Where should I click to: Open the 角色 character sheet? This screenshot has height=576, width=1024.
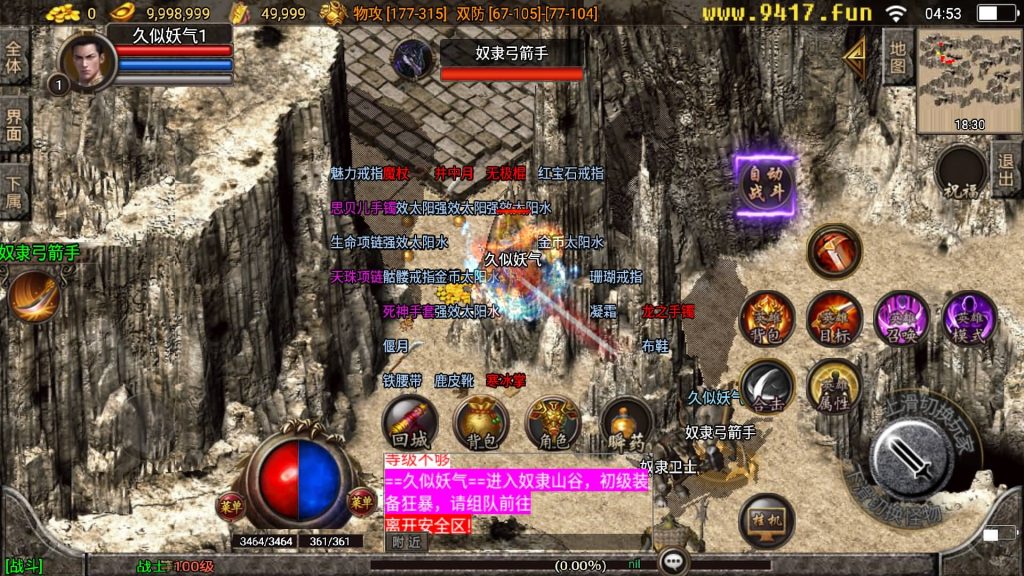[553, 422]
